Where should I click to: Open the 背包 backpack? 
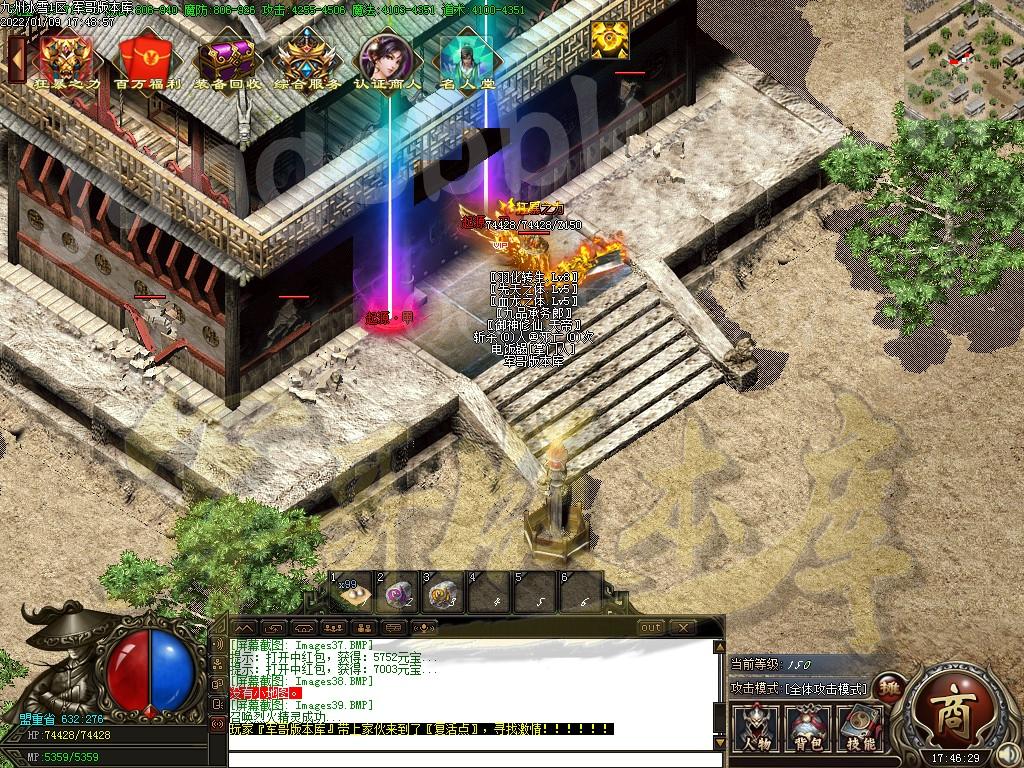click(x=808, y=727)
